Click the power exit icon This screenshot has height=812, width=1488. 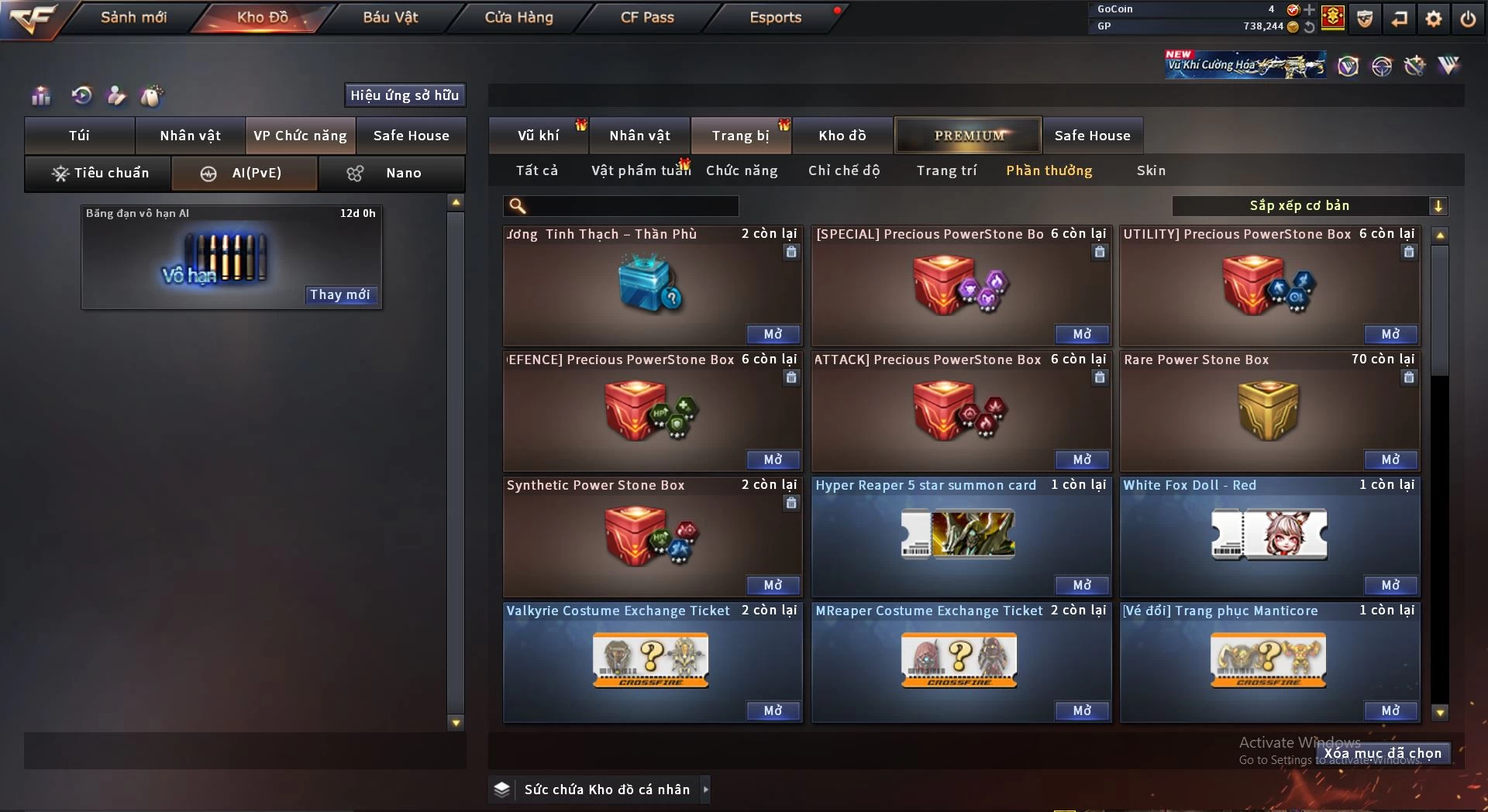pyautogui.click(x=1468, y=19)
